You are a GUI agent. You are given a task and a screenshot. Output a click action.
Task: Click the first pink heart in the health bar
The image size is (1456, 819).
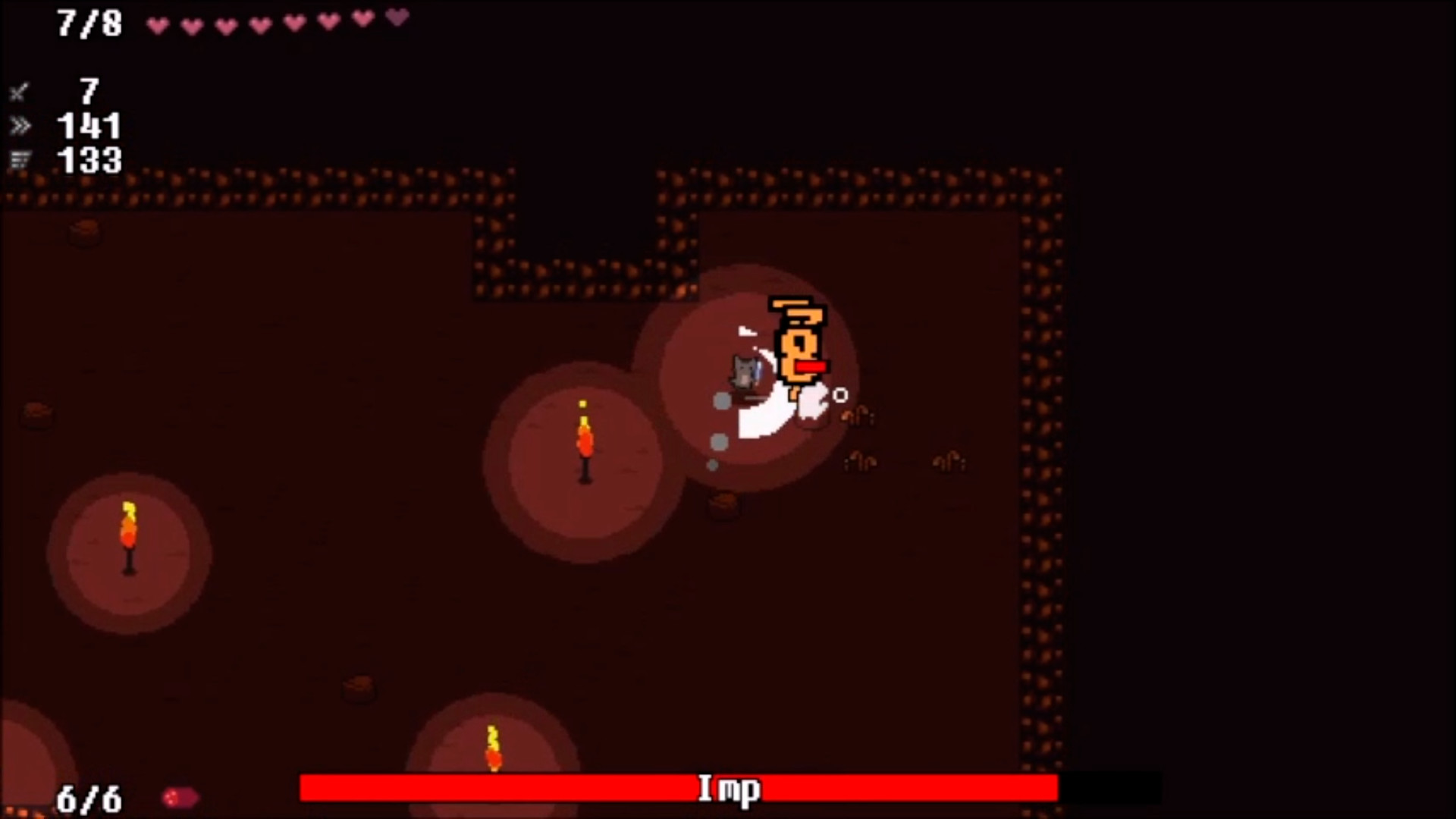pyautogui.click(x=157, y=23)
